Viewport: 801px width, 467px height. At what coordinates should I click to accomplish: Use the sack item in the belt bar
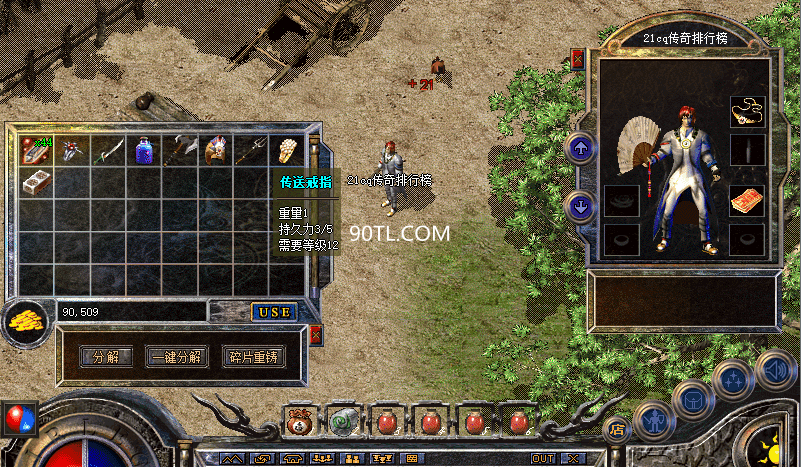[300, 422]
